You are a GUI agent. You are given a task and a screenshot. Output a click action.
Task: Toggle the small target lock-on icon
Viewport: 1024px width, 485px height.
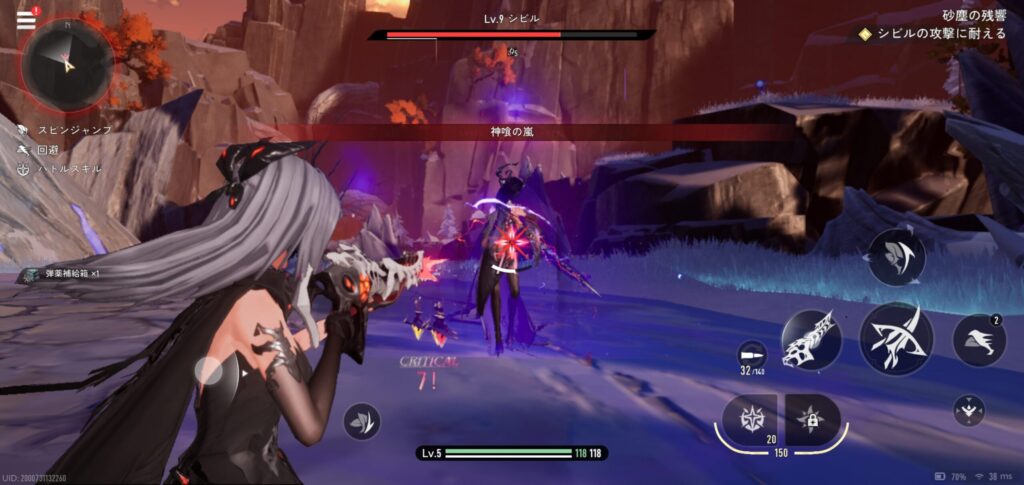pyautogui.click(x=968, y=409)
